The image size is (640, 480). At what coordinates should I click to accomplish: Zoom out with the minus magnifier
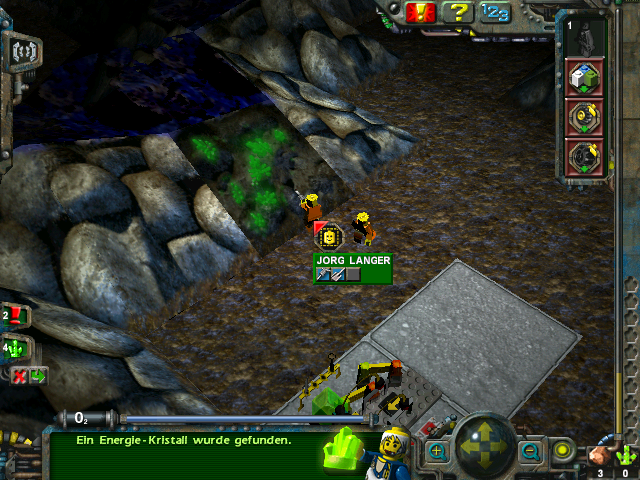(x=530, y=452)
